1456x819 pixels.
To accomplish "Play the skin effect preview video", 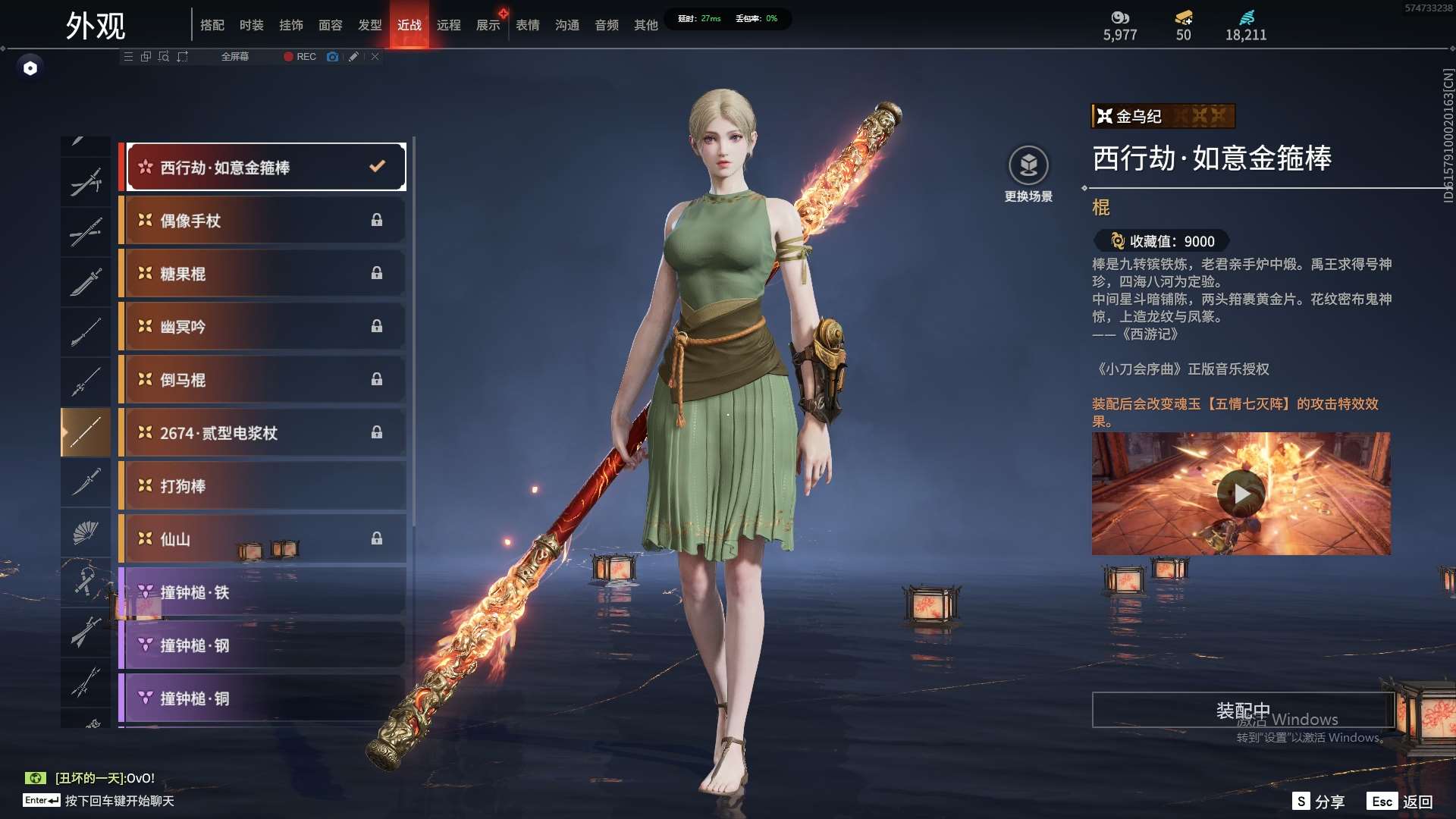I will [1241, 494].
